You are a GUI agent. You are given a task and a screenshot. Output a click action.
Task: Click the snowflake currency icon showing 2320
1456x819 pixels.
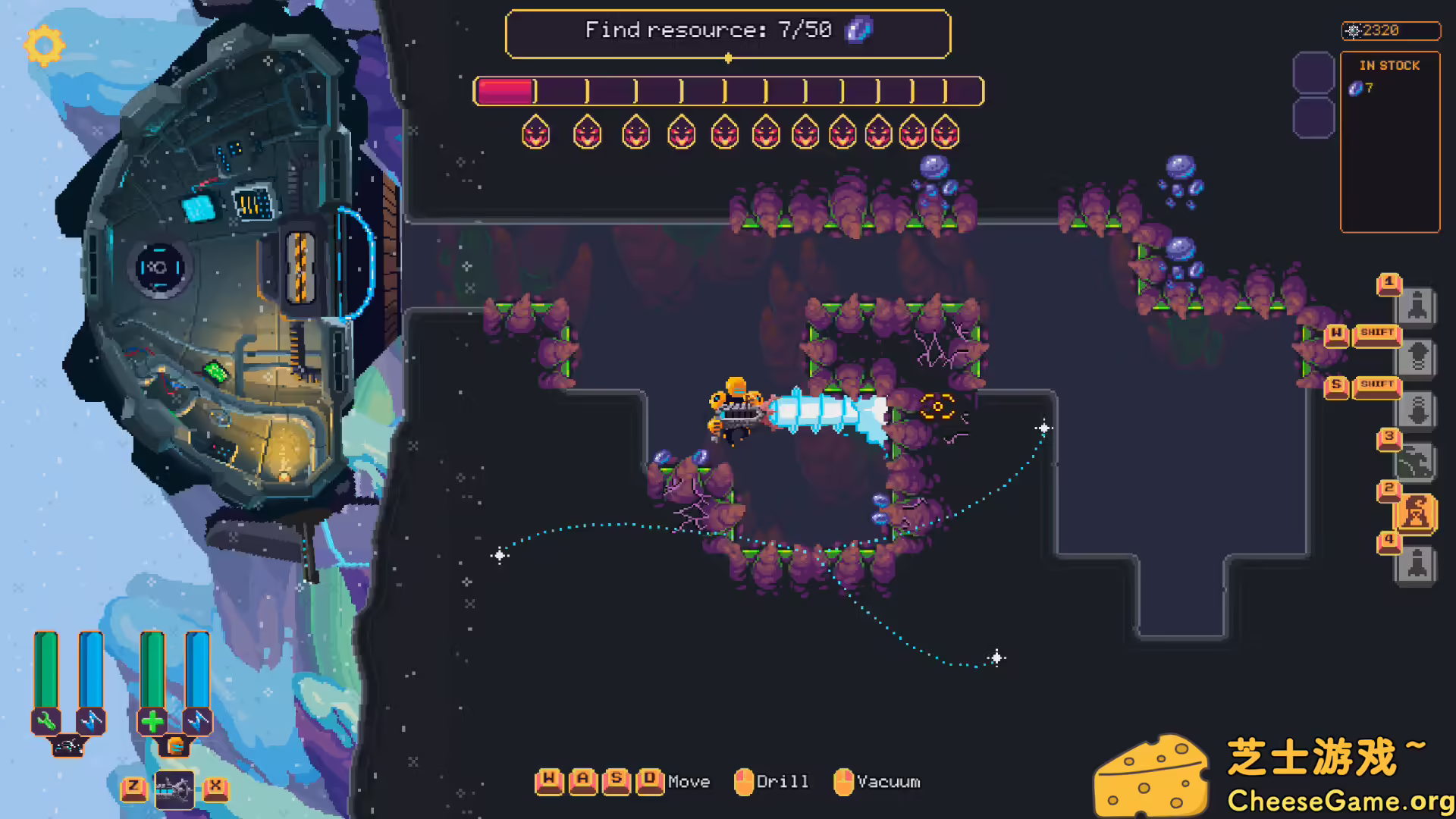click(x=1355, y=31)
